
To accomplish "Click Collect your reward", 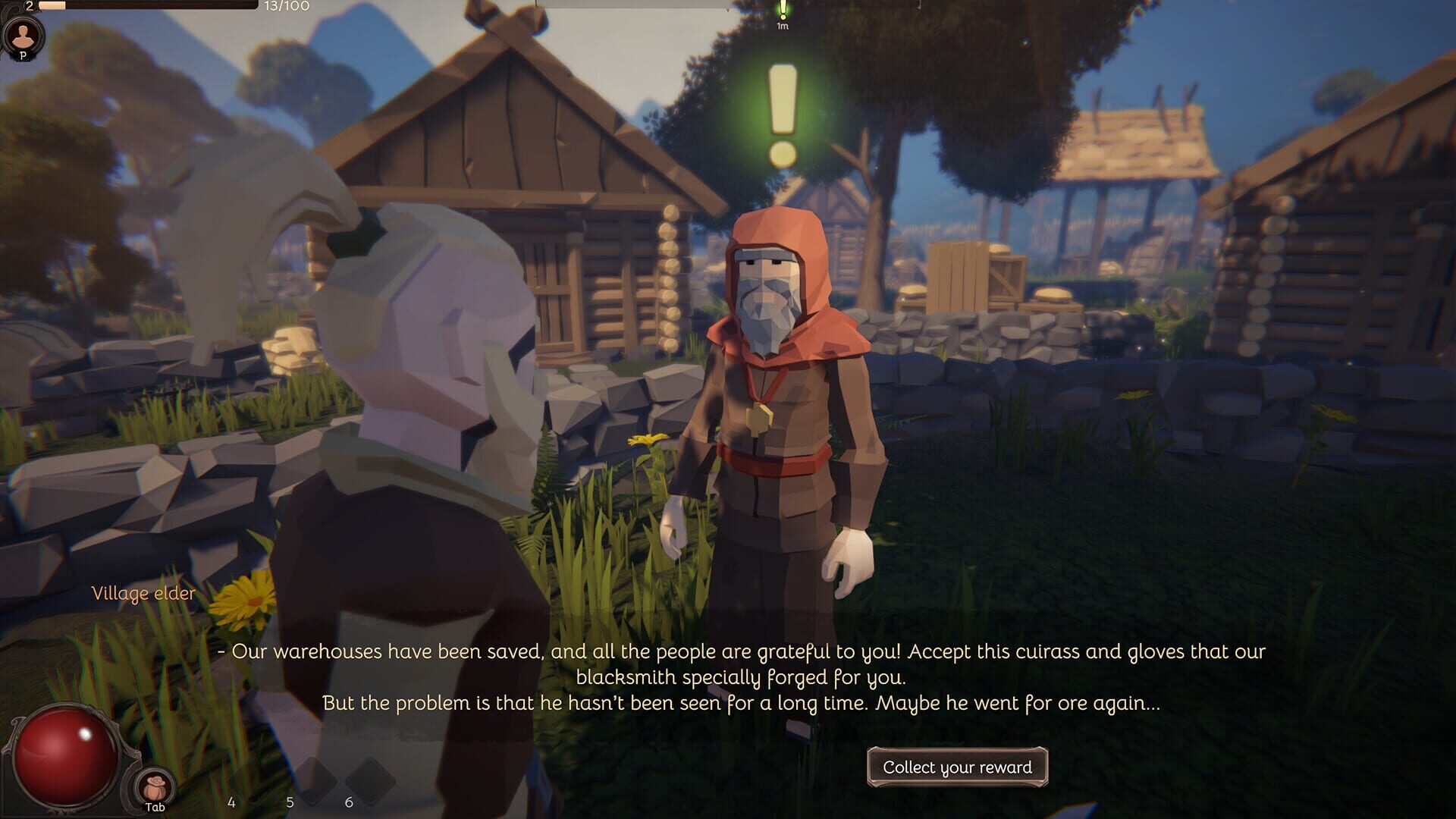I will tap(959, 767).
